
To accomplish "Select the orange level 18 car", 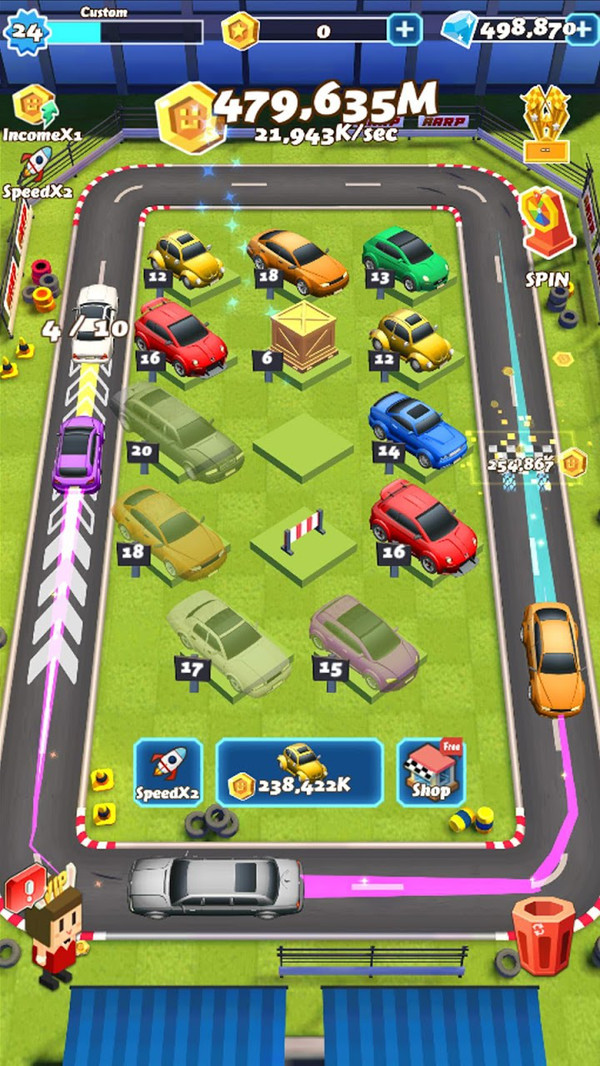I will click(297, 258).
